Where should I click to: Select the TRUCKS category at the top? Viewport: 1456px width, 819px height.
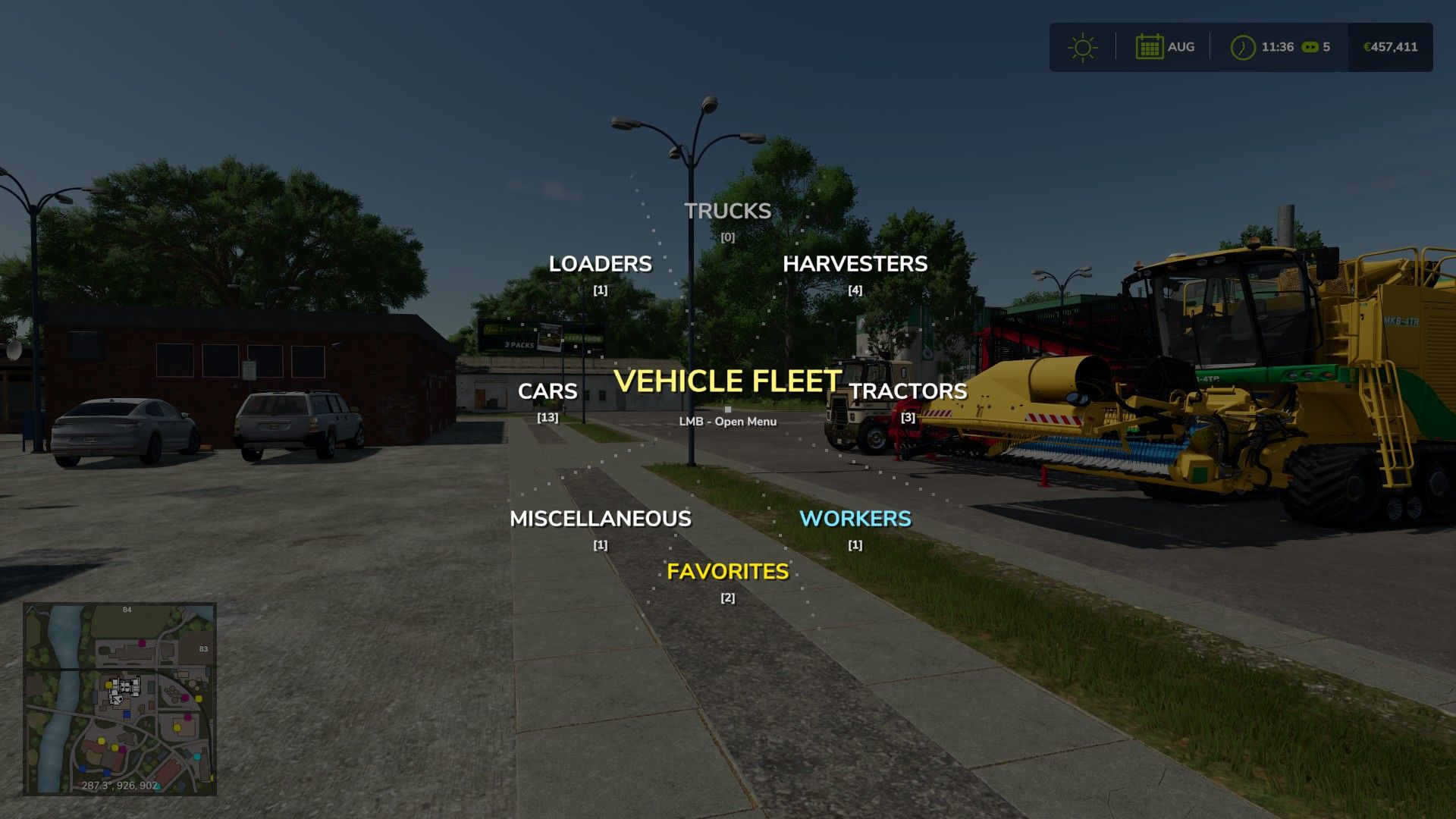coord(726,212)
